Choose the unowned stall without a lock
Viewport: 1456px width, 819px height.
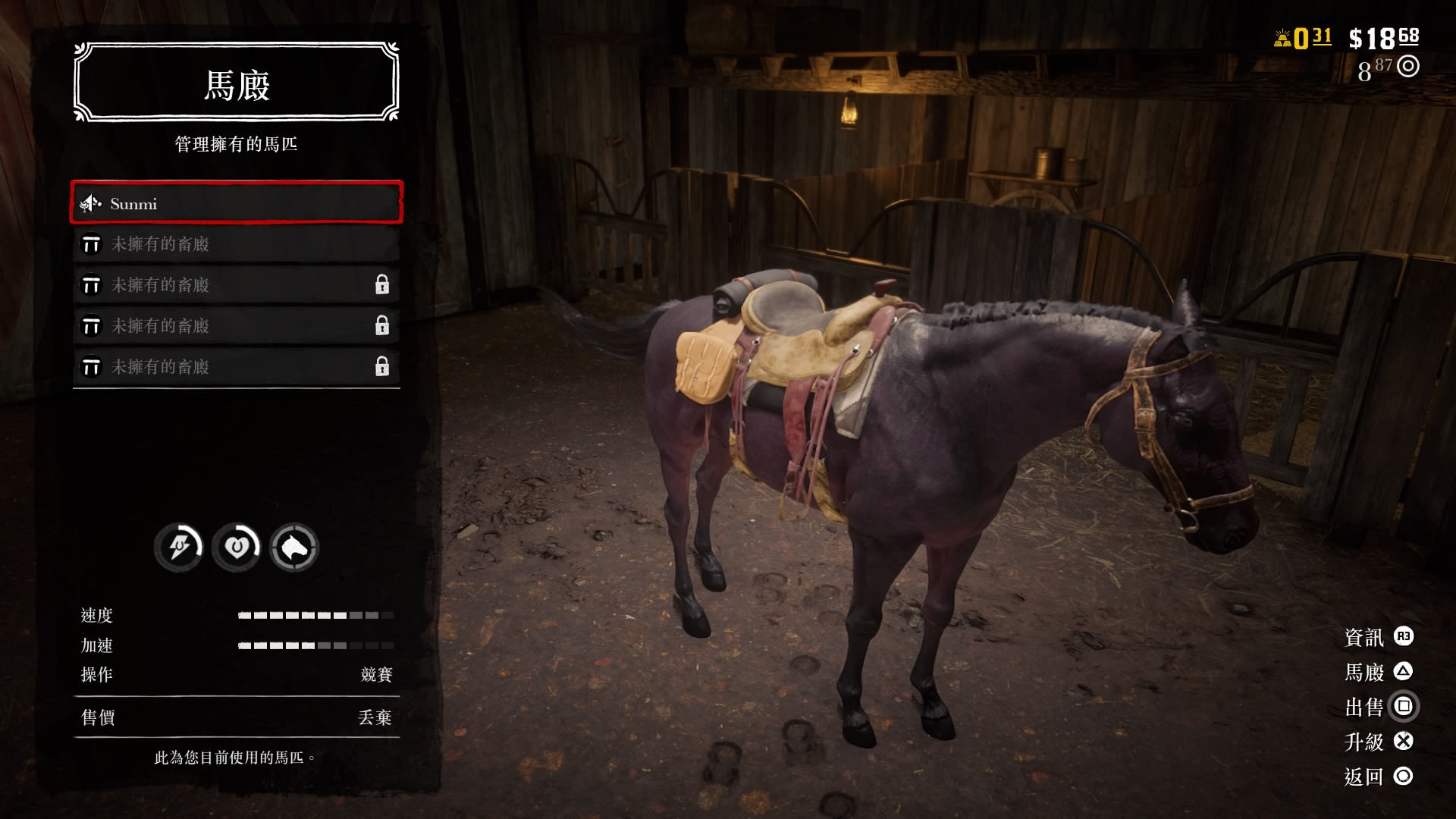click(236, 244)
